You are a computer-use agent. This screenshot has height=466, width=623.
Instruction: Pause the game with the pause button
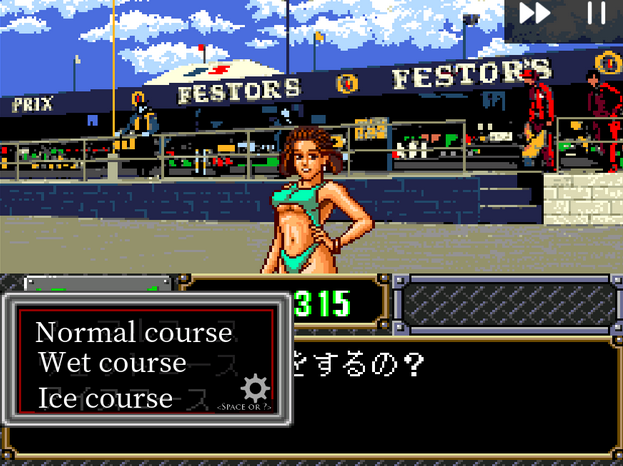[596, 14]
